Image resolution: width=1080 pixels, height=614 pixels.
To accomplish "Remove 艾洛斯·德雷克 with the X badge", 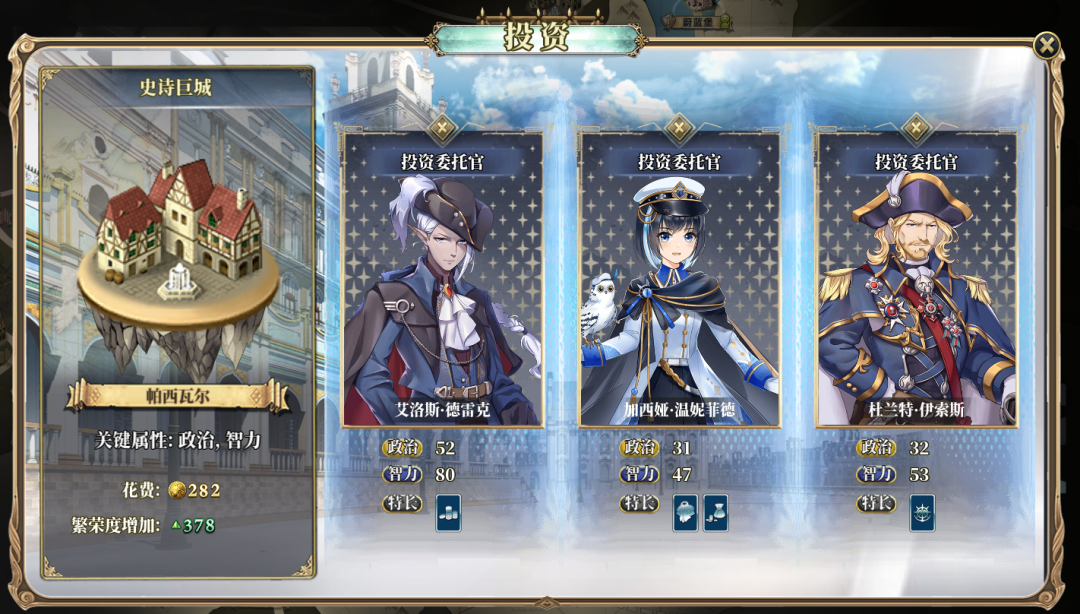I will click(442, 127).
